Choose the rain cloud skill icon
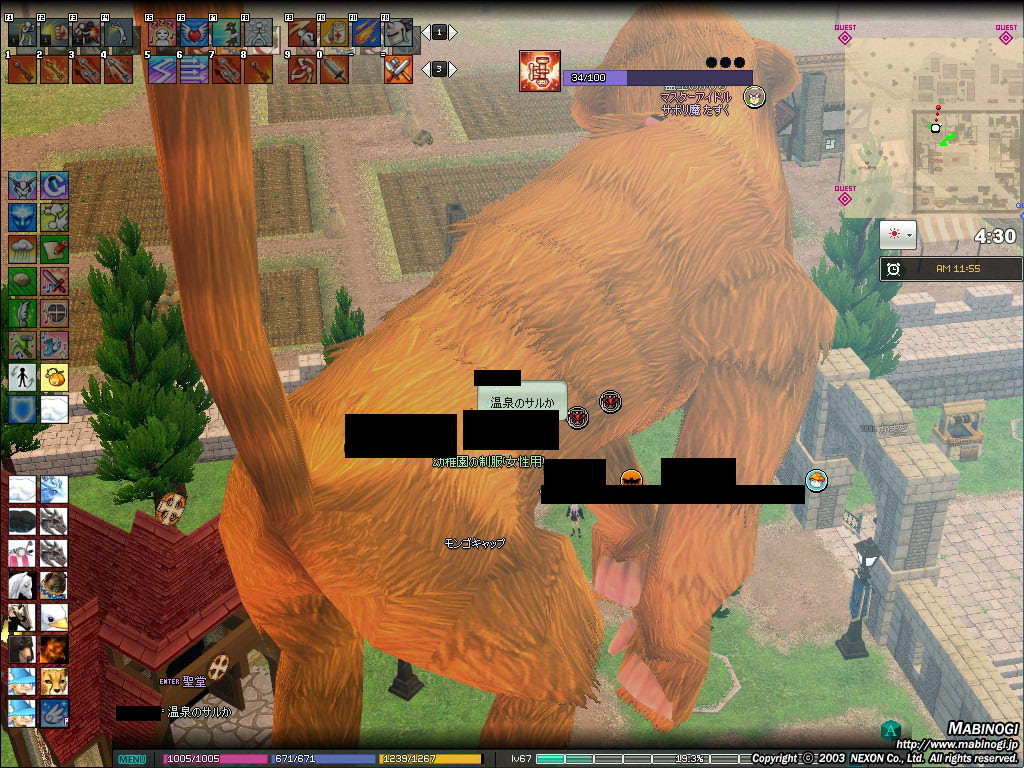 click(22, 249)
